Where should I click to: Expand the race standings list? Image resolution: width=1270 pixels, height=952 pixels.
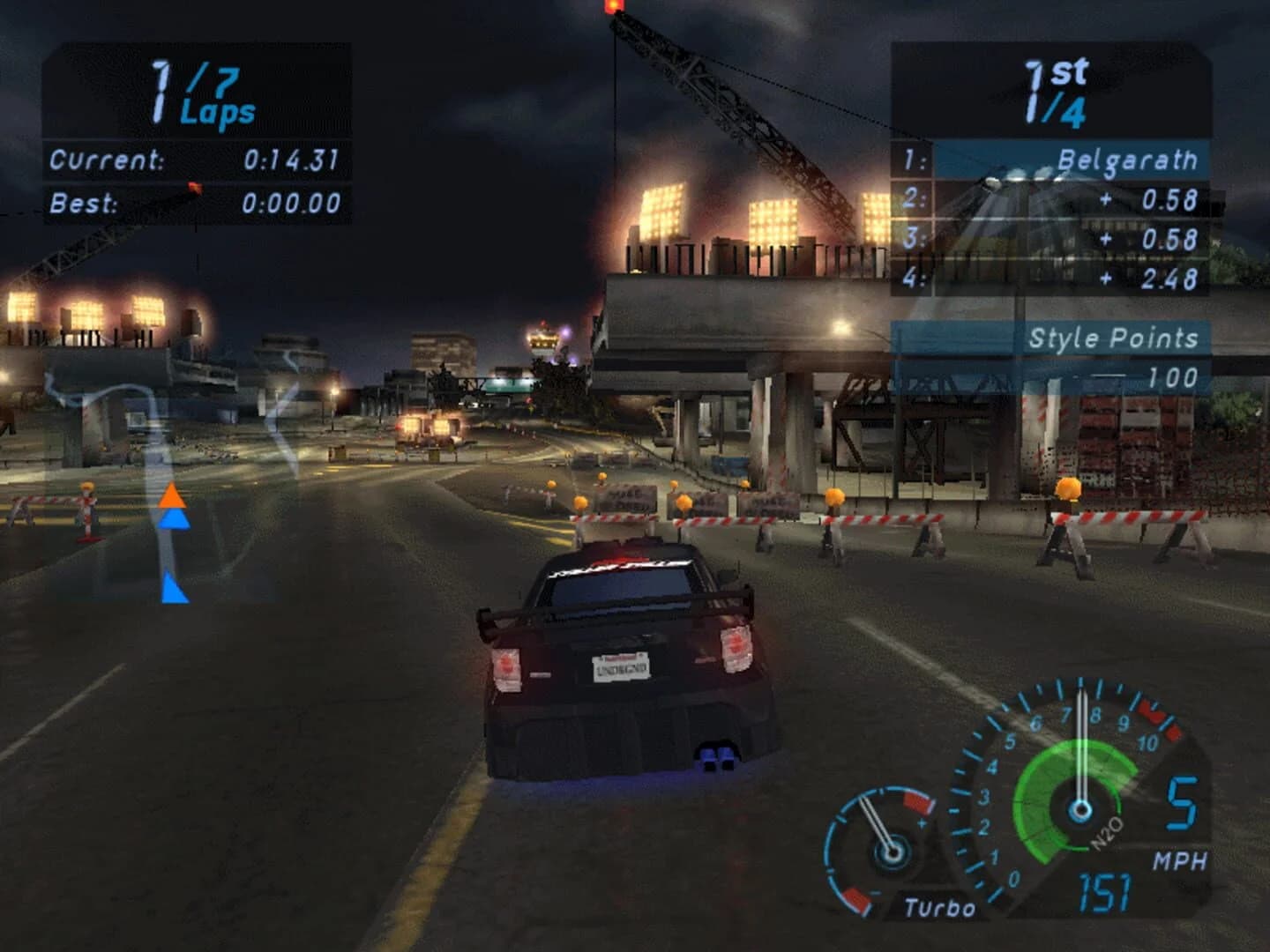coord(1050,220)
